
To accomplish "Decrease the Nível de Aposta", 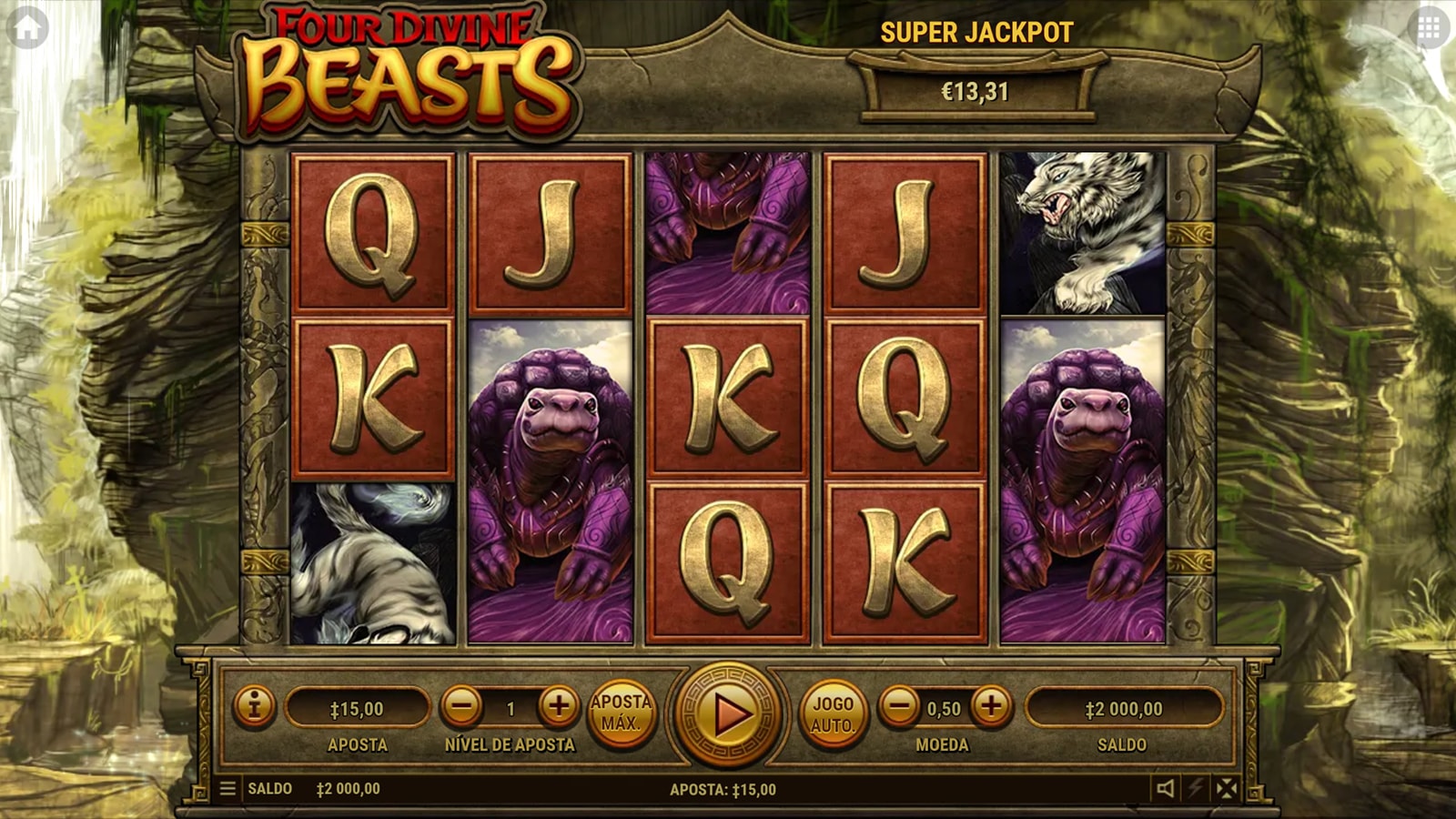I will click(462, 706).
